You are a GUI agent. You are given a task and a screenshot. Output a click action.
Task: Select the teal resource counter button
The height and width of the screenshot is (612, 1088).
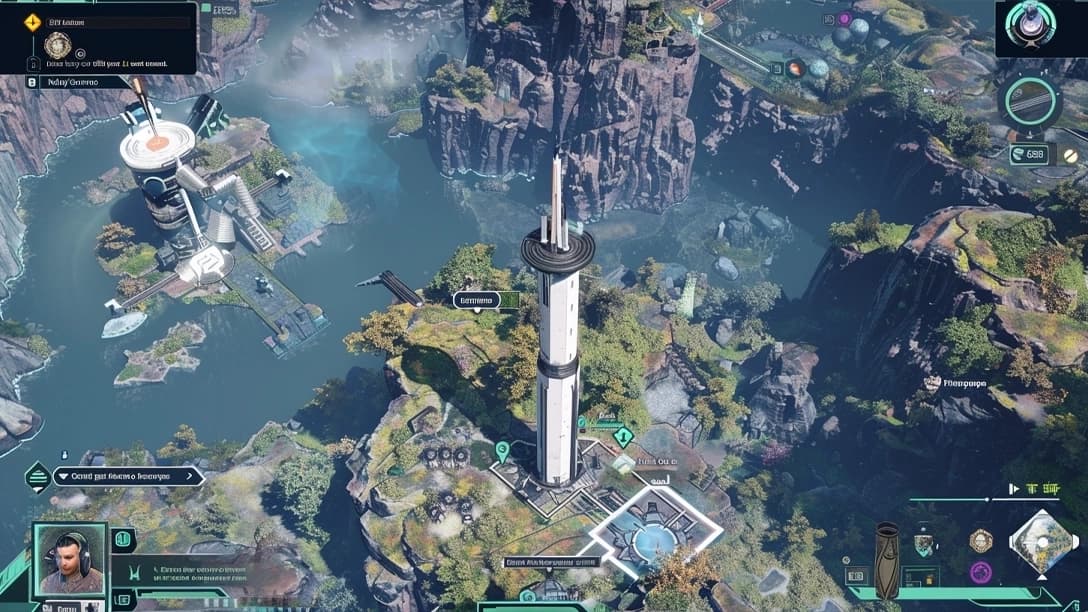click(x=1029, y=154)
